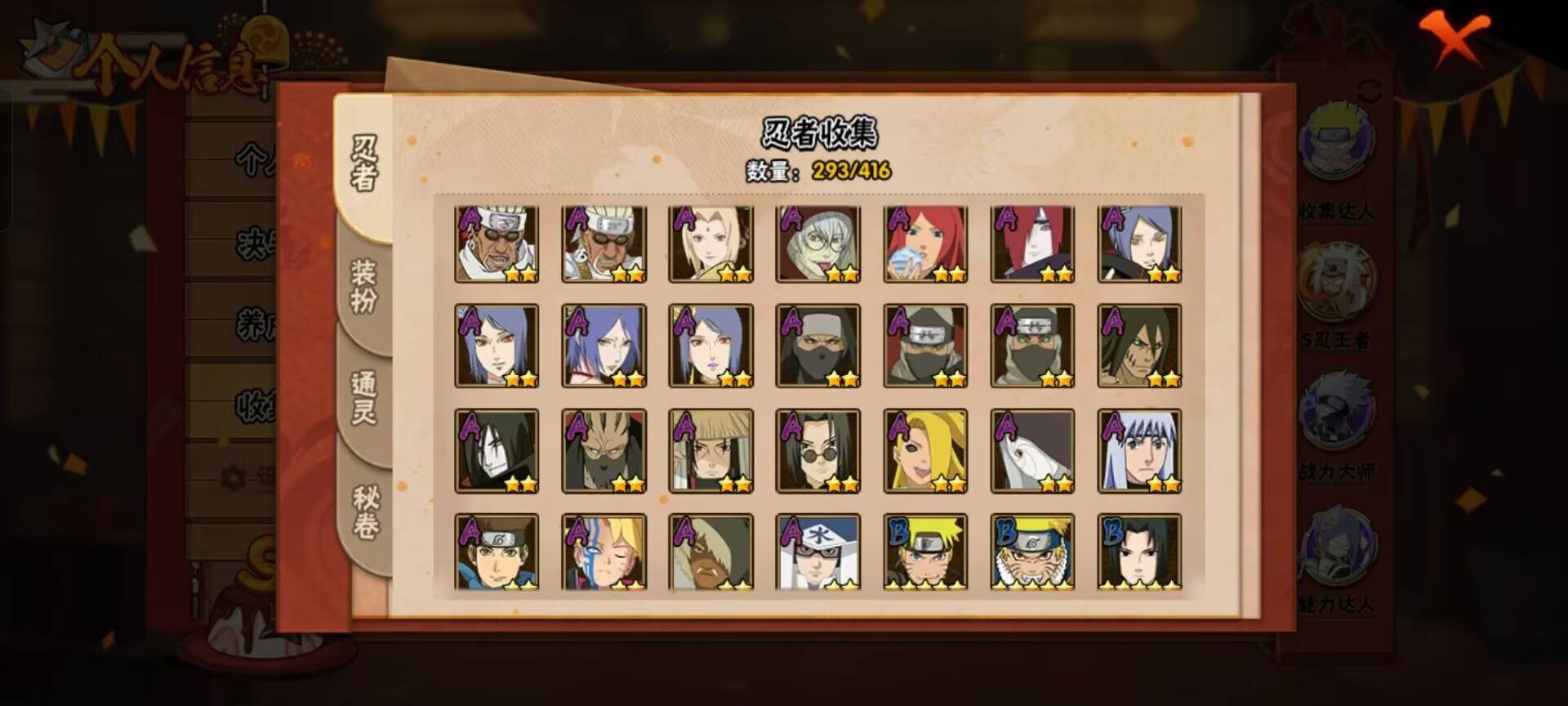
Task: Select the ninja in straw hat
Action: point(710,451)
